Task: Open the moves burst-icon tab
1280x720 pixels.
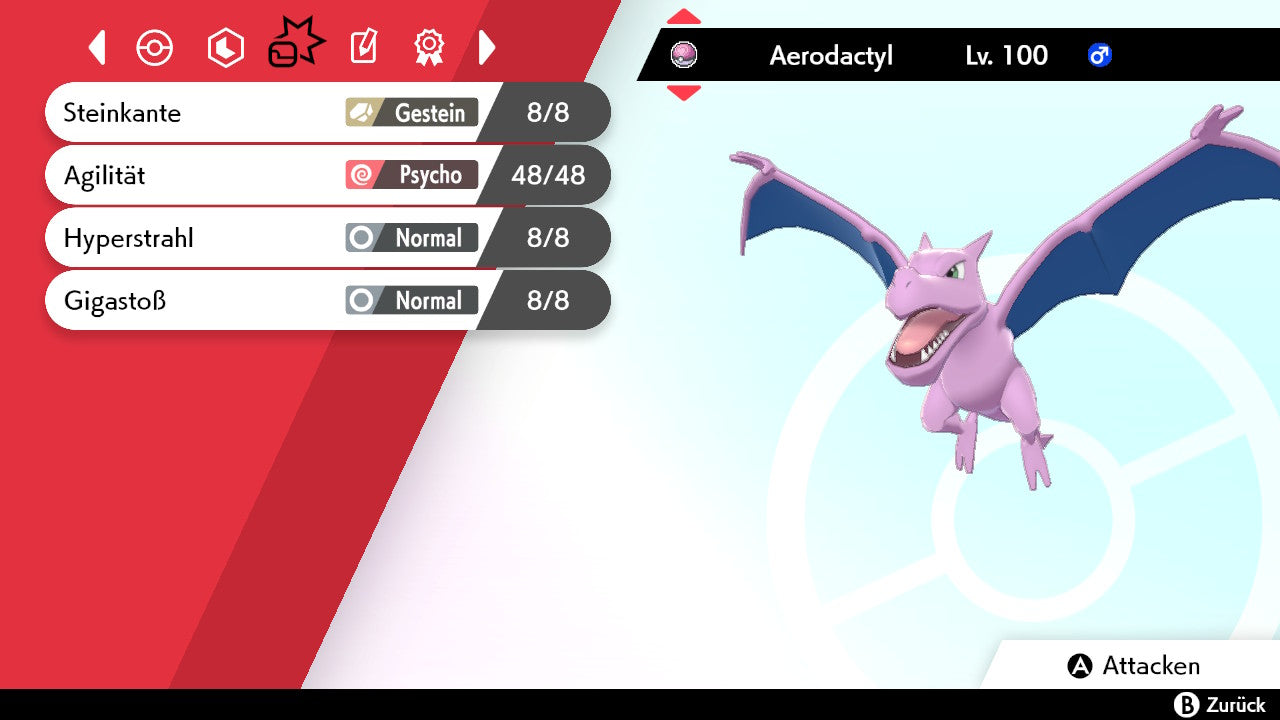Action: [295, 46]
